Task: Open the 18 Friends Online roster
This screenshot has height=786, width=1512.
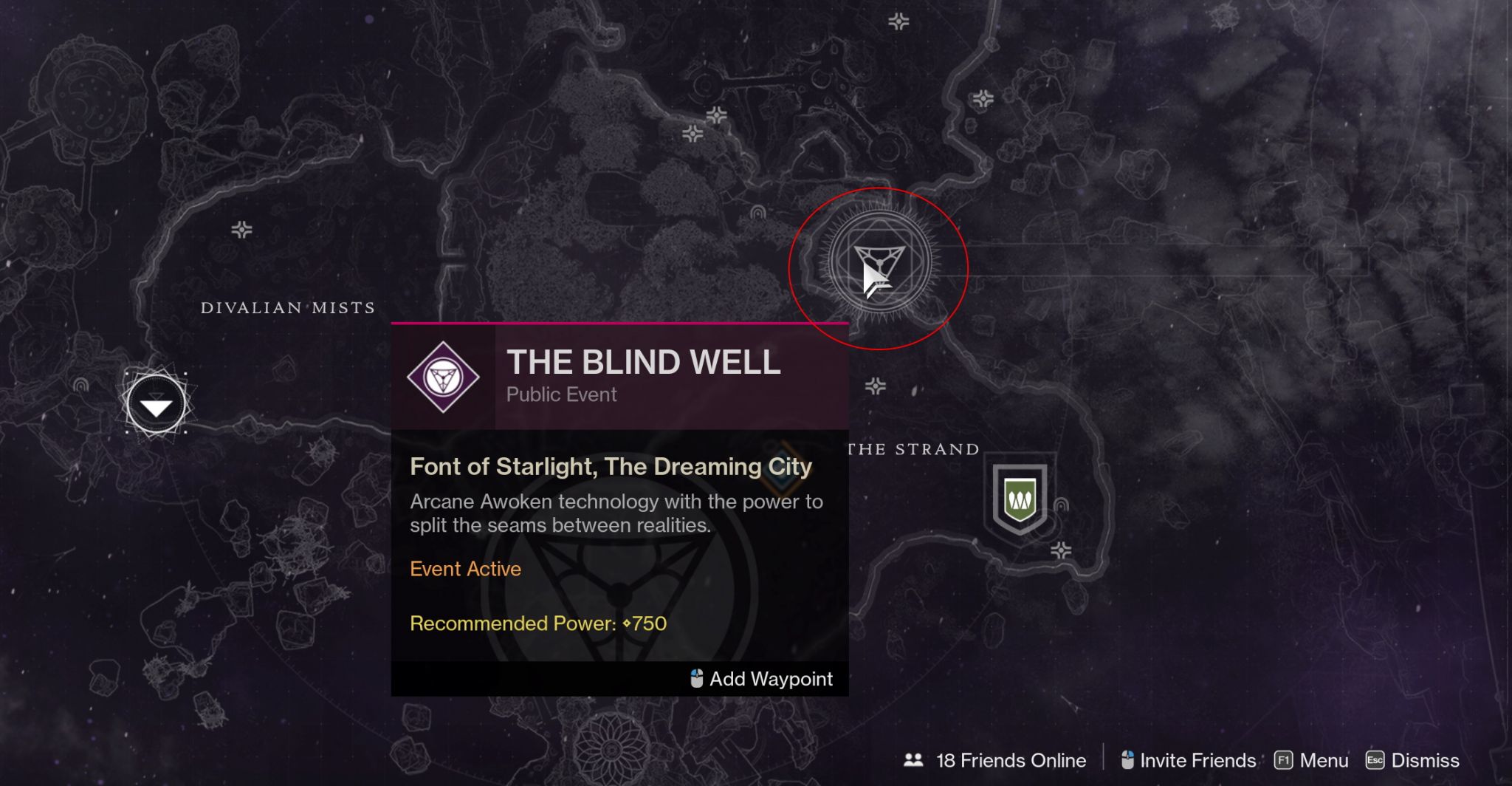Action: (996, 760)
